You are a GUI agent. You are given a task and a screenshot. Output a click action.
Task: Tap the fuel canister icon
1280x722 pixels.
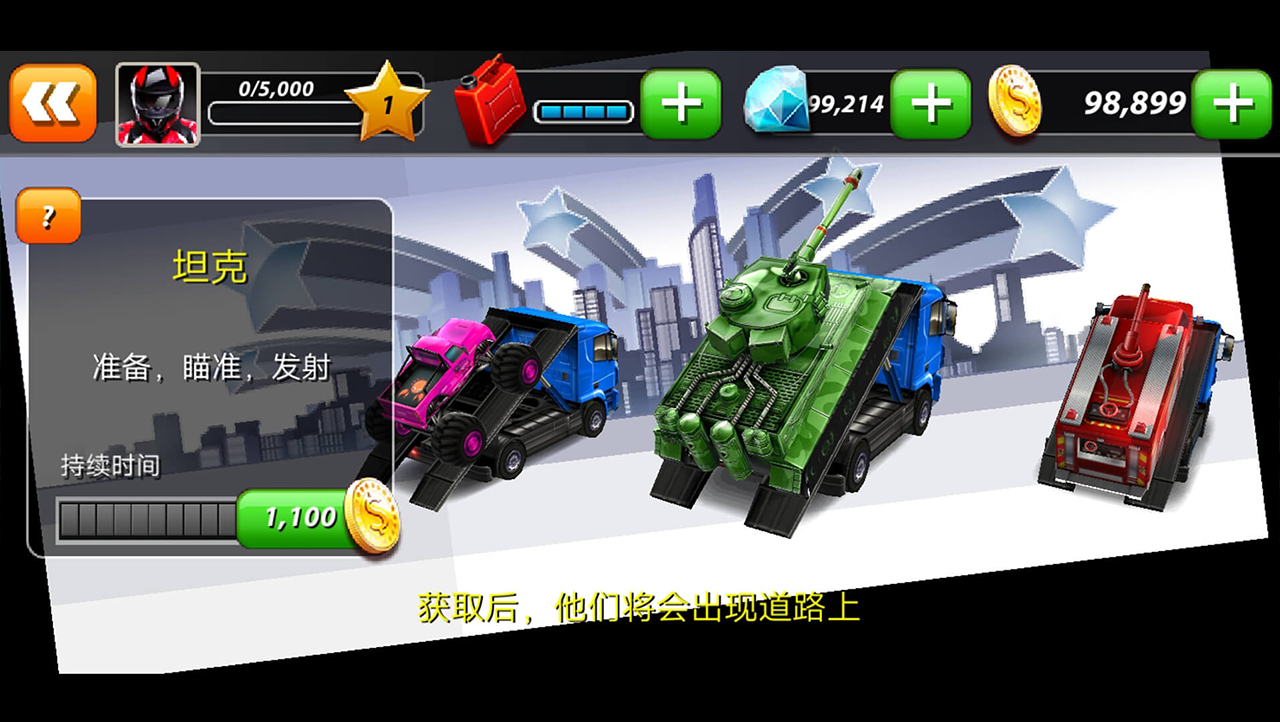(492, 101)
